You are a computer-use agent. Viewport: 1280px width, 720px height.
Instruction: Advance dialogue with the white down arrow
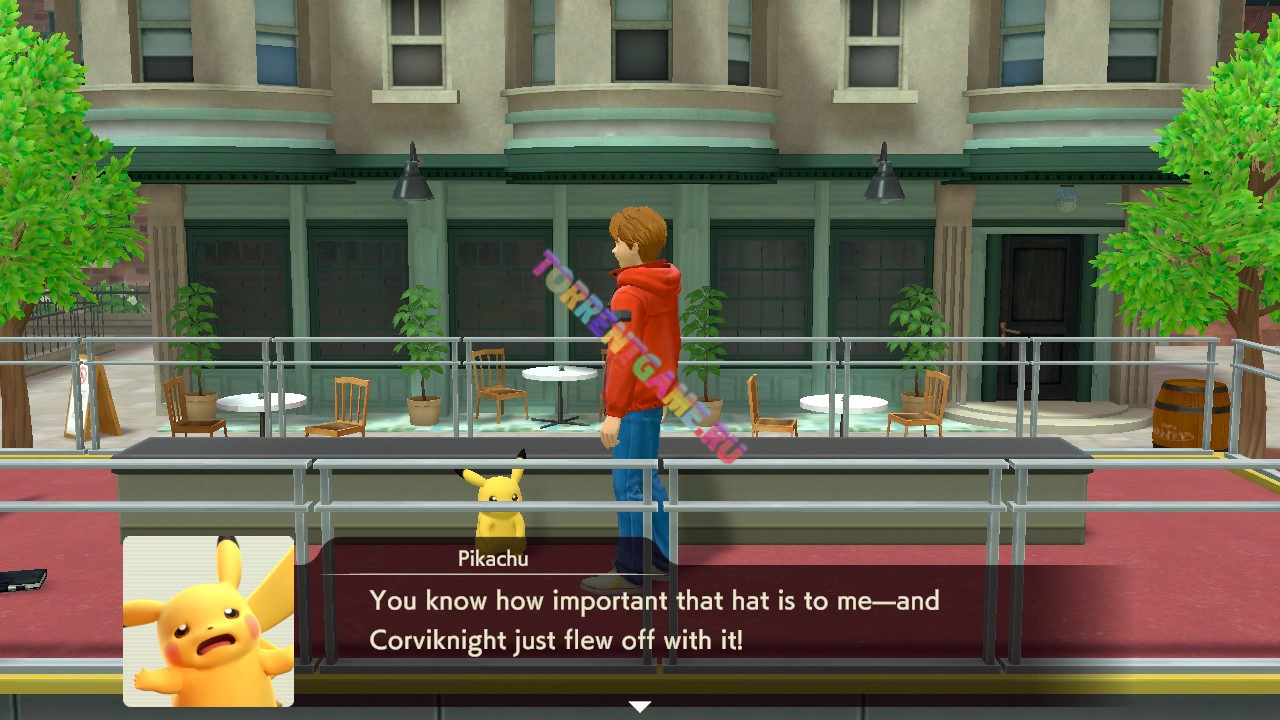coord(640,707)
